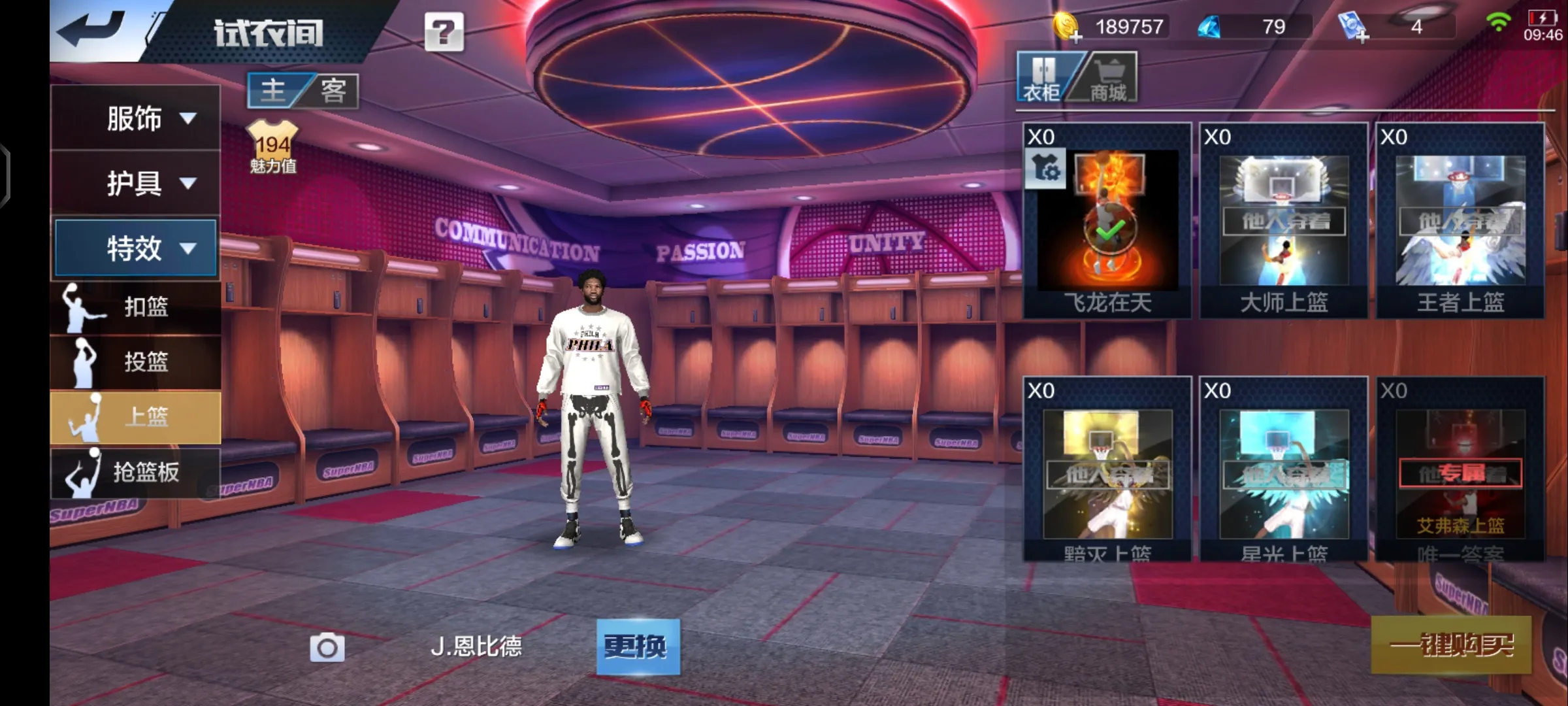Select the 抢篮板 rebound effects entry
The width and height of the screenshot is (1568, 706).
(x=135, y=472)
